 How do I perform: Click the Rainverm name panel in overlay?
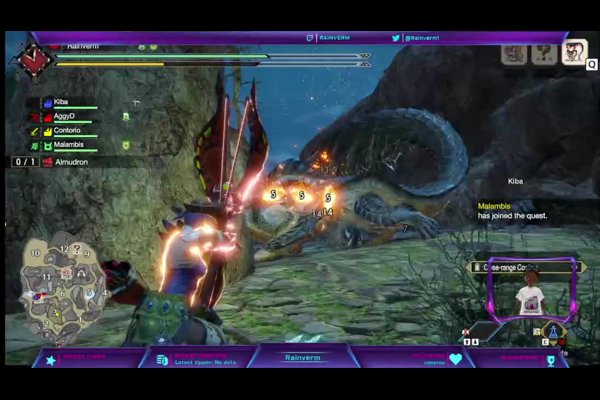(300, 357)
